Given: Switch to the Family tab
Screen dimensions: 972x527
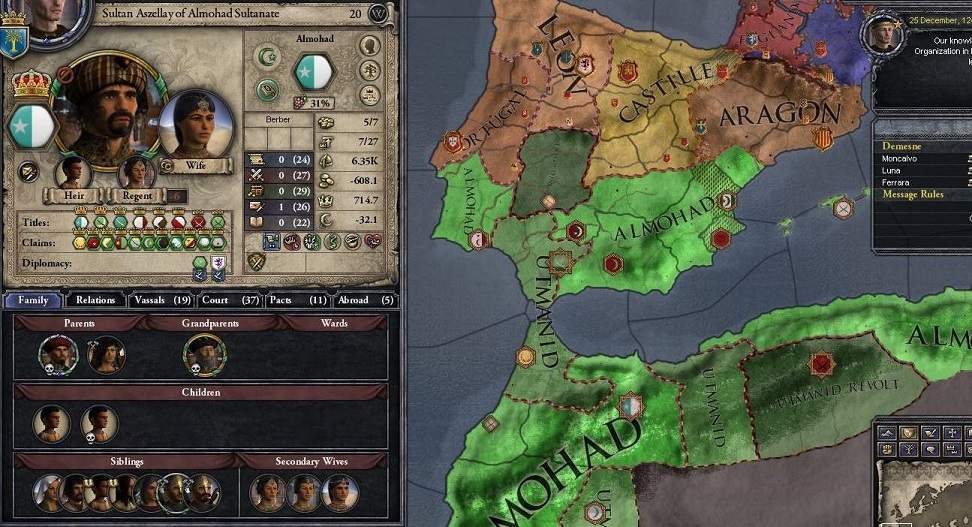Looking at the screenshot, I should 33,300.
